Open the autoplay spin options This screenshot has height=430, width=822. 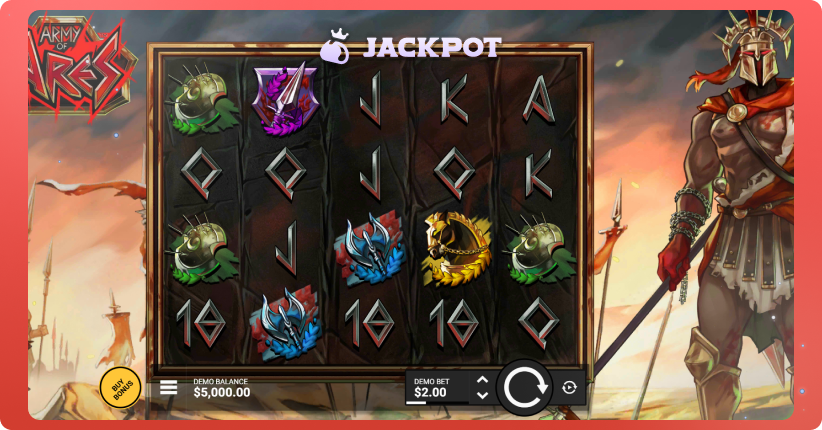570,387
